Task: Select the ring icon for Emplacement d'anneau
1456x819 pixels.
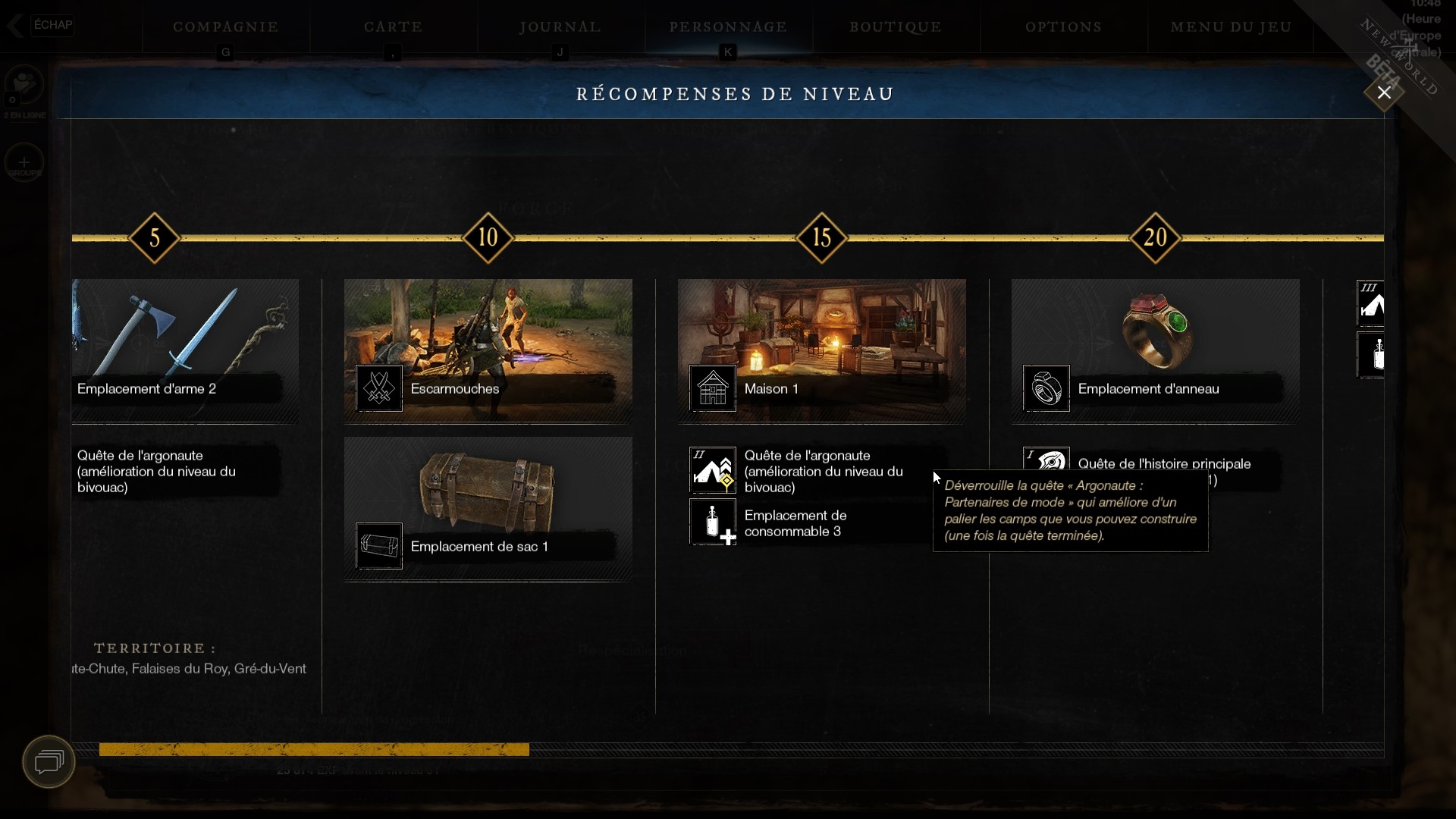Action: [1045, 389]
